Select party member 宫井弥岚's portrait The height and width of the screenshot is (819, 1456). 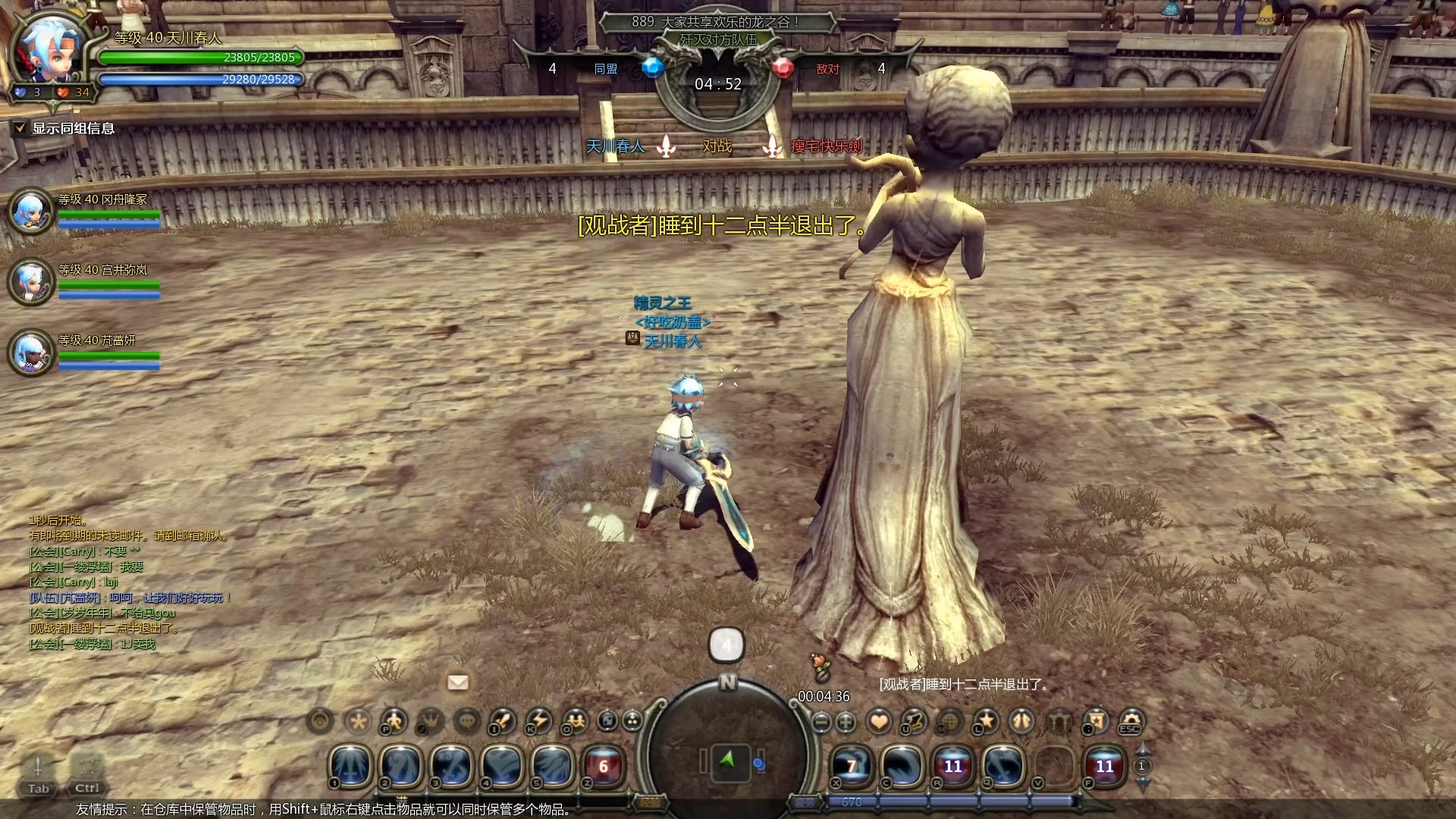pos(31,281)
